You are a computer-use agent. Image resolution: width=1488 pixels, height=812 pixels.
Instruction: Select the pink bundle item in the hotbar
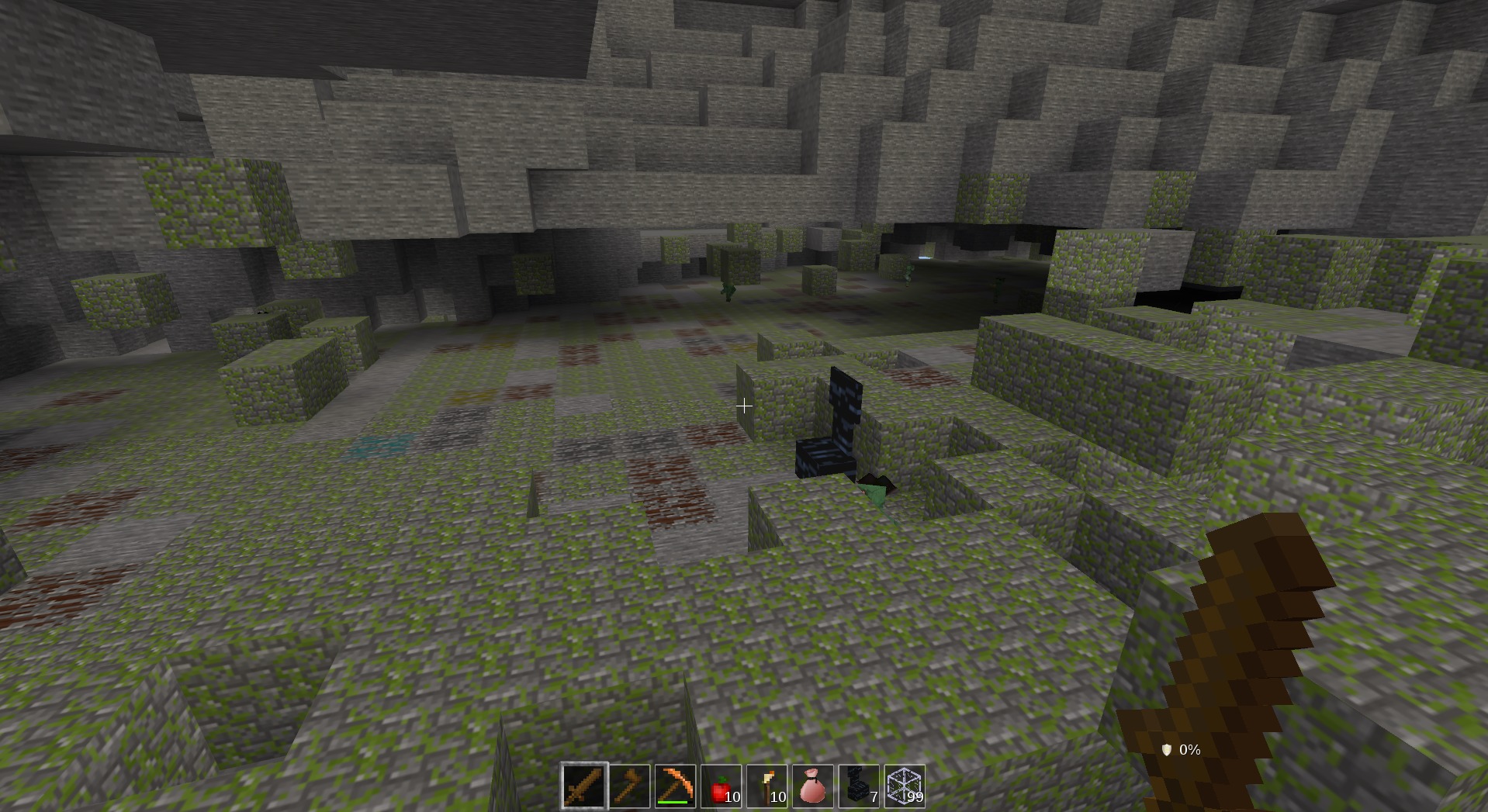[812, 787]
